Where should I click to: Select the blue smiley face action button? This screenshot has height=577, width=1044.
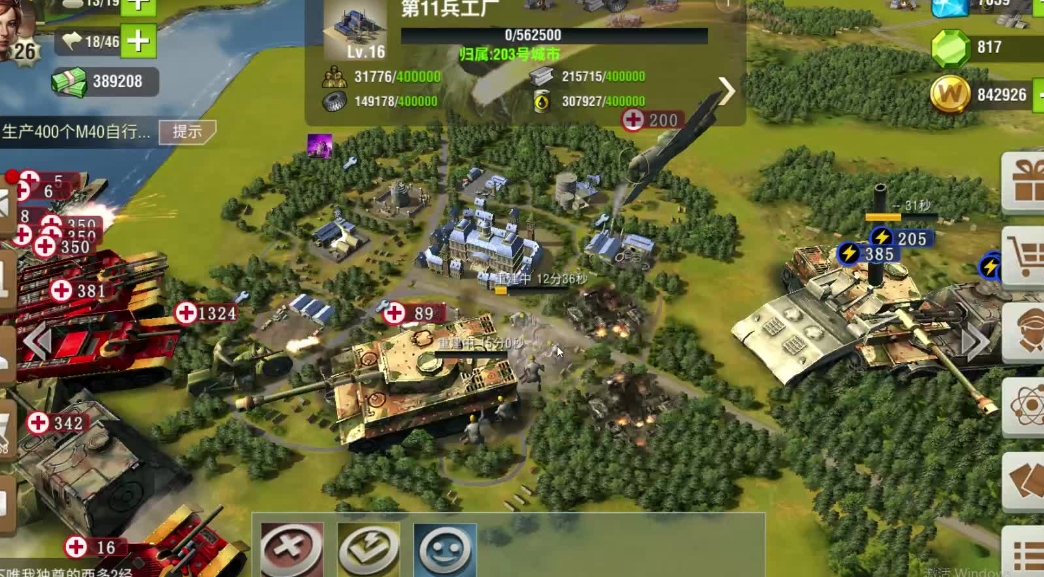444,549
